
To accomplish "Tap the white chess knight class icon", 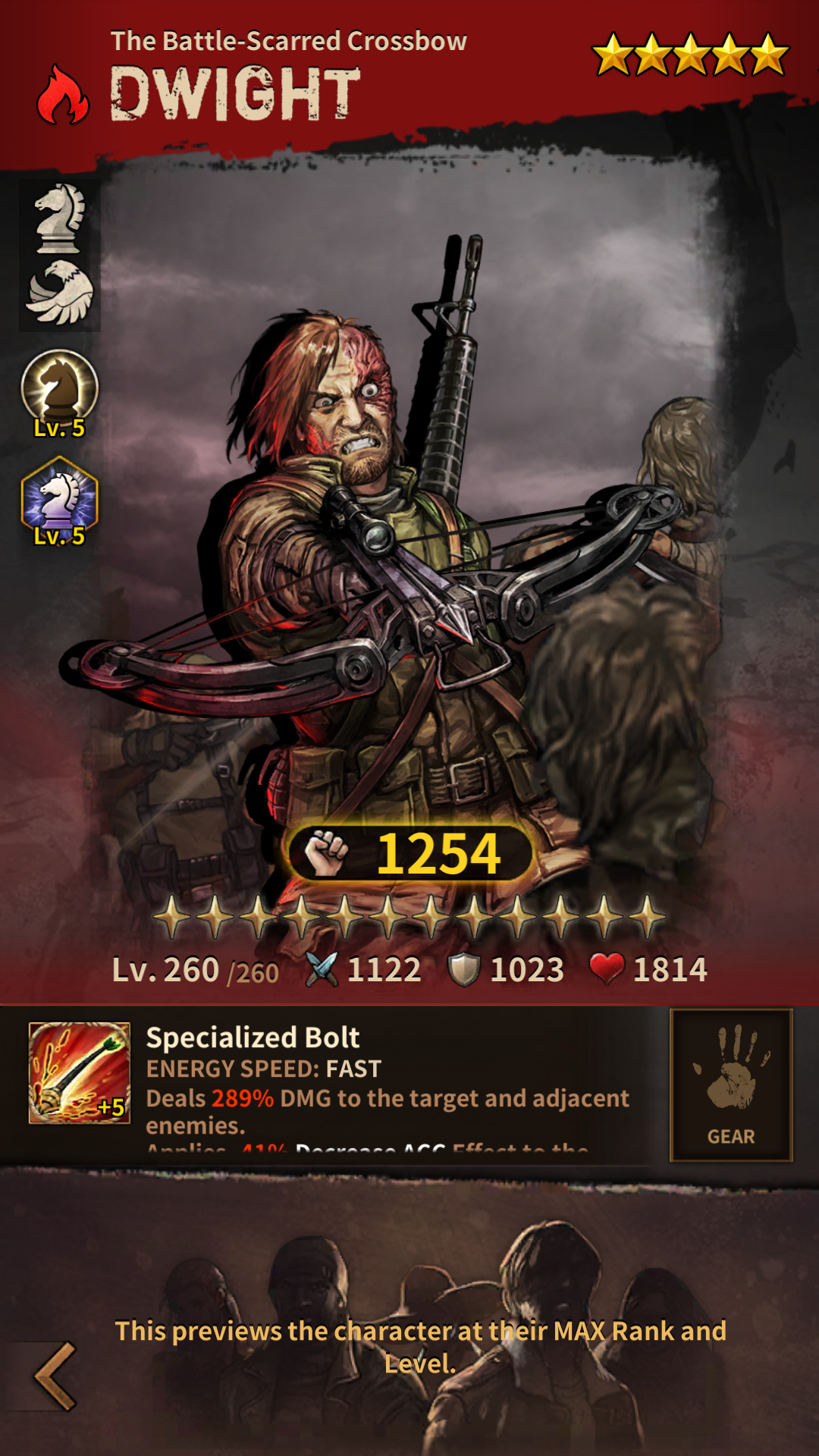I will click(x=59, y=218).
